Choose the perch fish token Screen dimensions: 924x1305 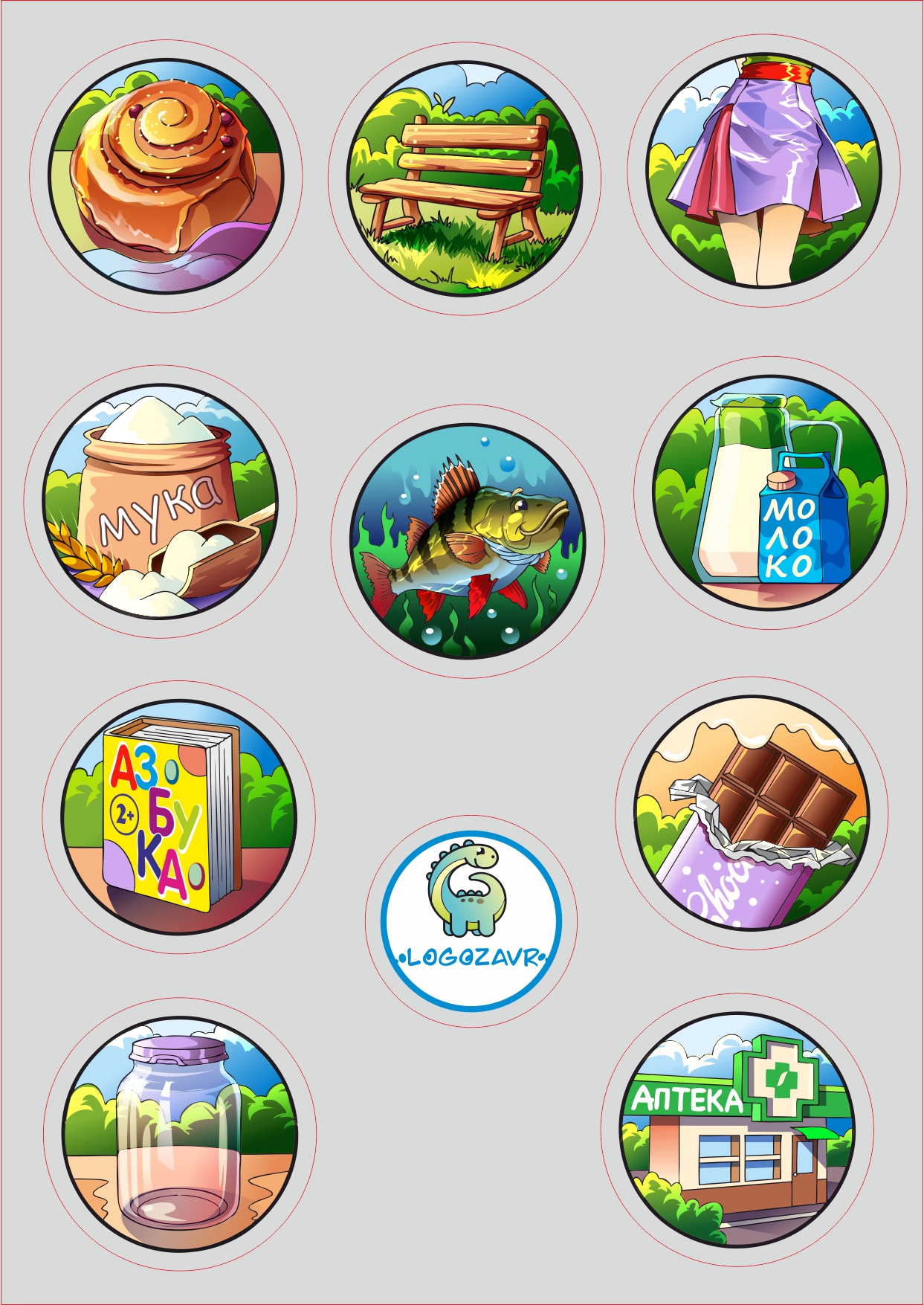[x=468, y=541]
